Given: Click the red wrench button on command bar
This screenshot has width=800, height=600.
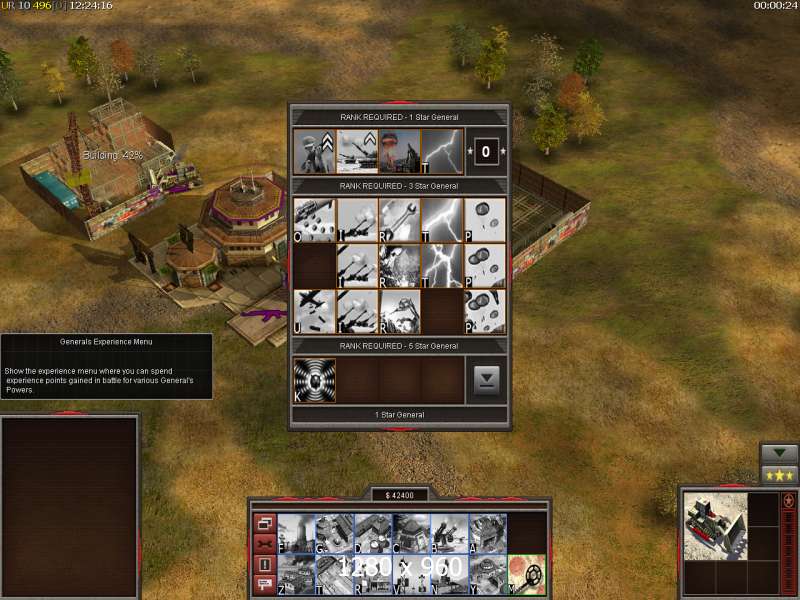Looking at the screenshot, I should click(265, 543).
